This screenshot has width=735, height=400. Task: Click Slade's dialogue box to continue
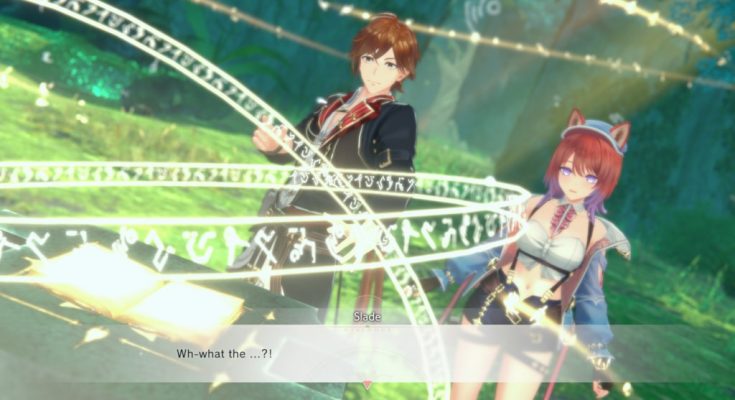(x=367, y=352)
